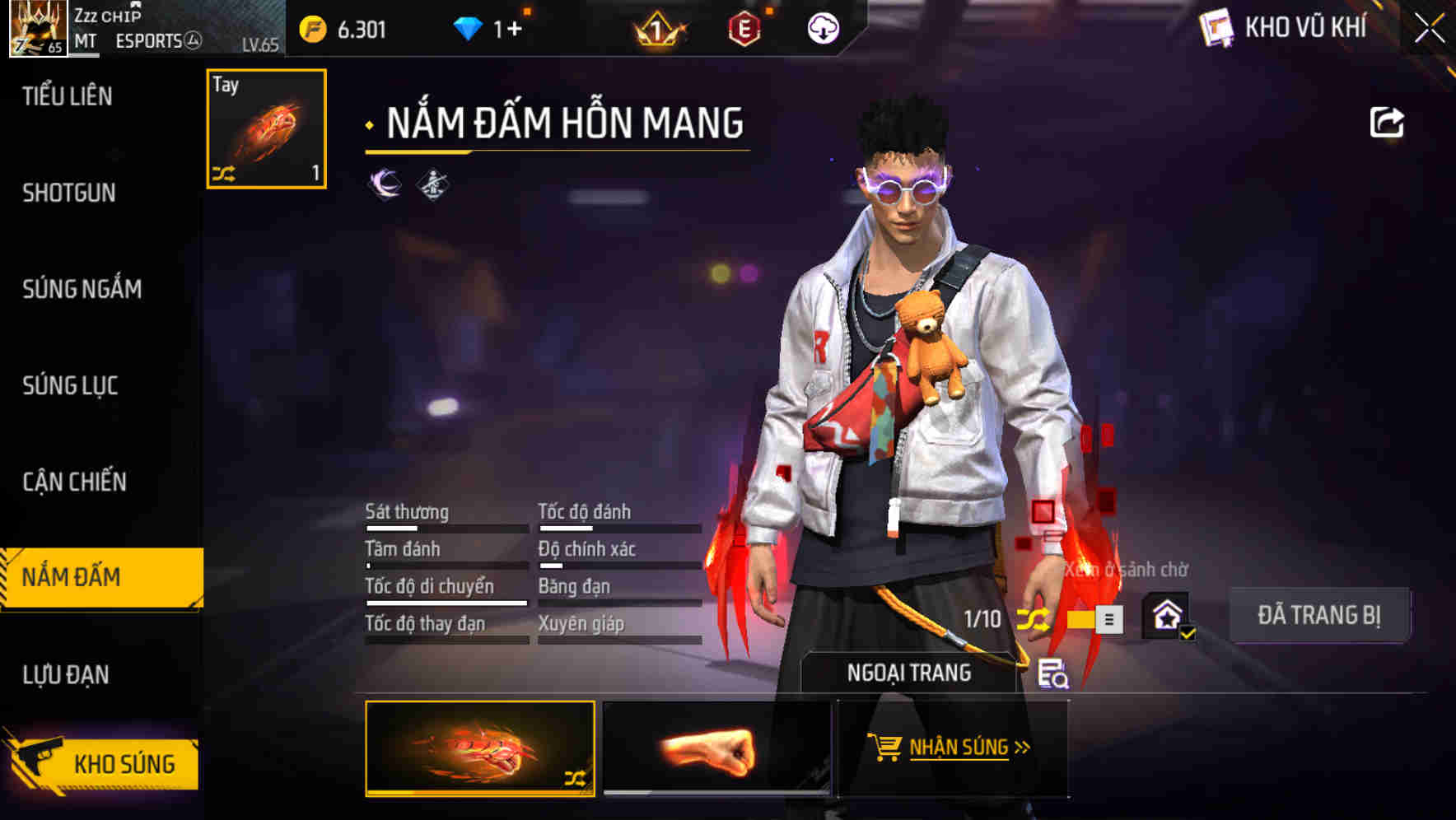Open the NGOẠI TRANG dropdown
Viewport: 1456px width, 820px height.
910,672
